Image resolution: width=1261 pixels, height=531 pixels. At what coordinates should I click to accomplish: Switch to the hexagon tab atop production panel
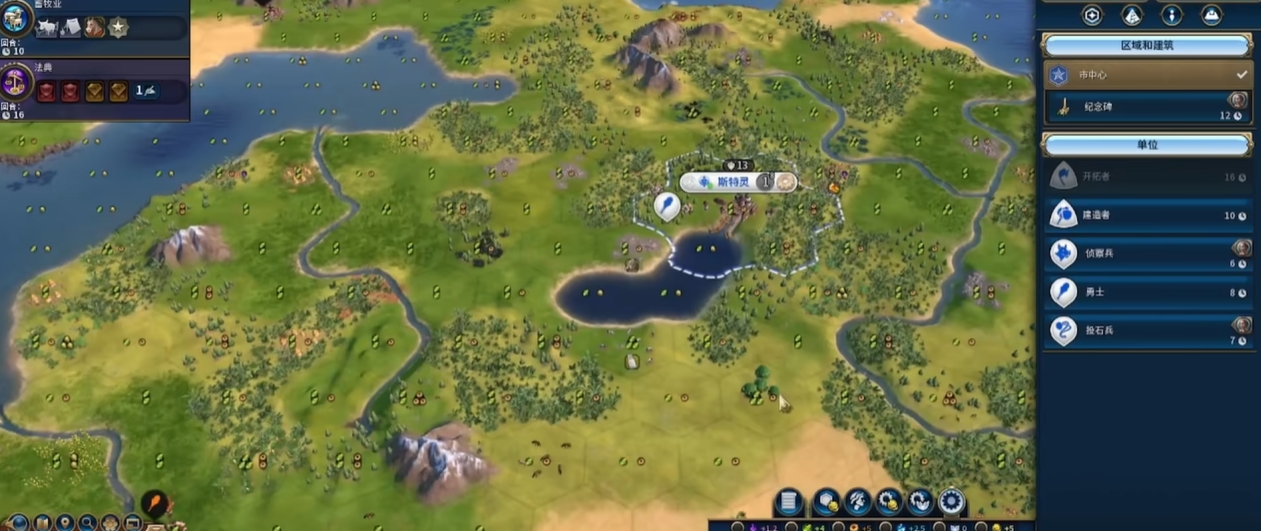(x=1092, y=15)
